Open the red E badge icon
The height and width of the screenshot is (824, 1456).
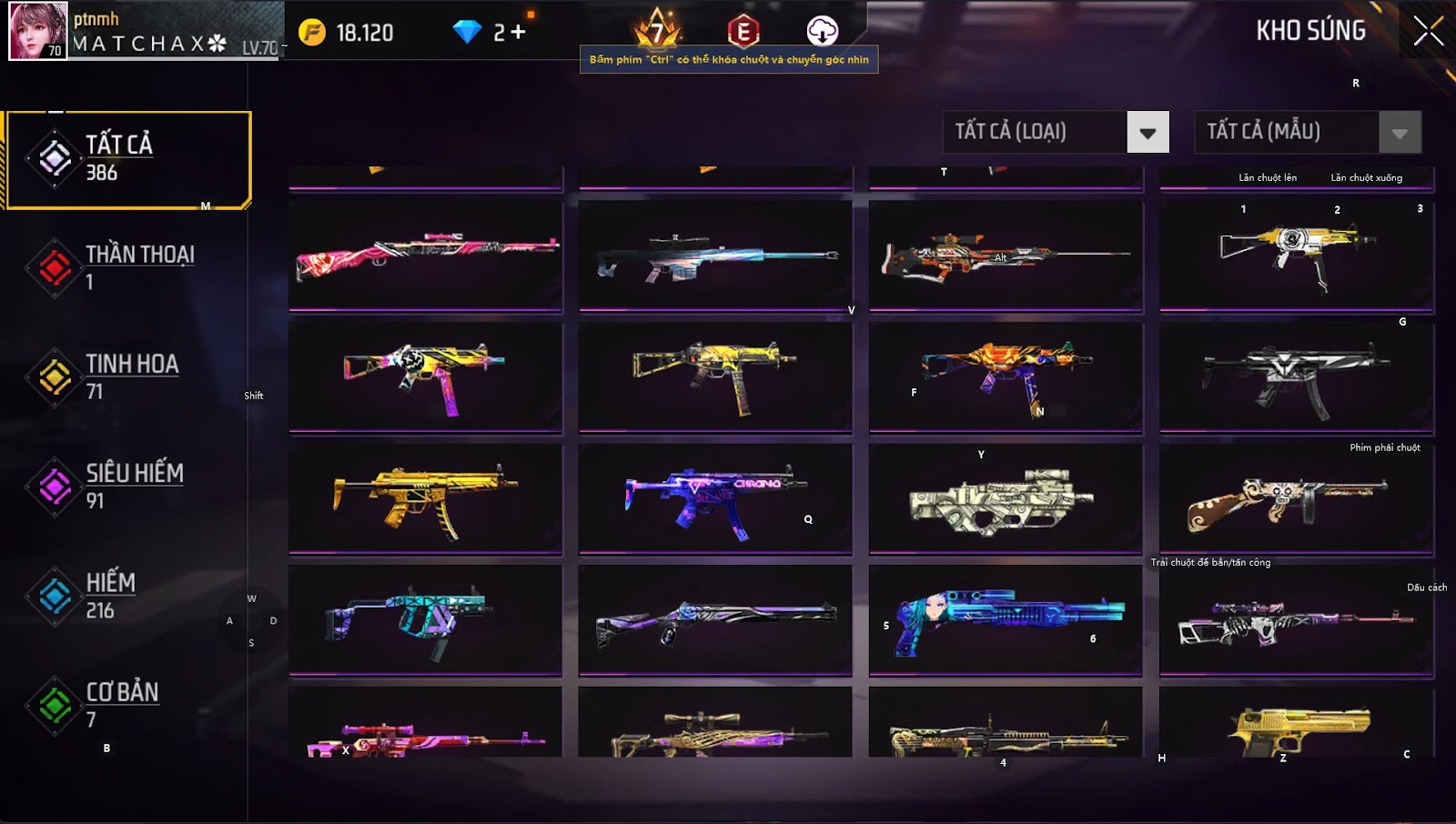[x=743, y=32]
